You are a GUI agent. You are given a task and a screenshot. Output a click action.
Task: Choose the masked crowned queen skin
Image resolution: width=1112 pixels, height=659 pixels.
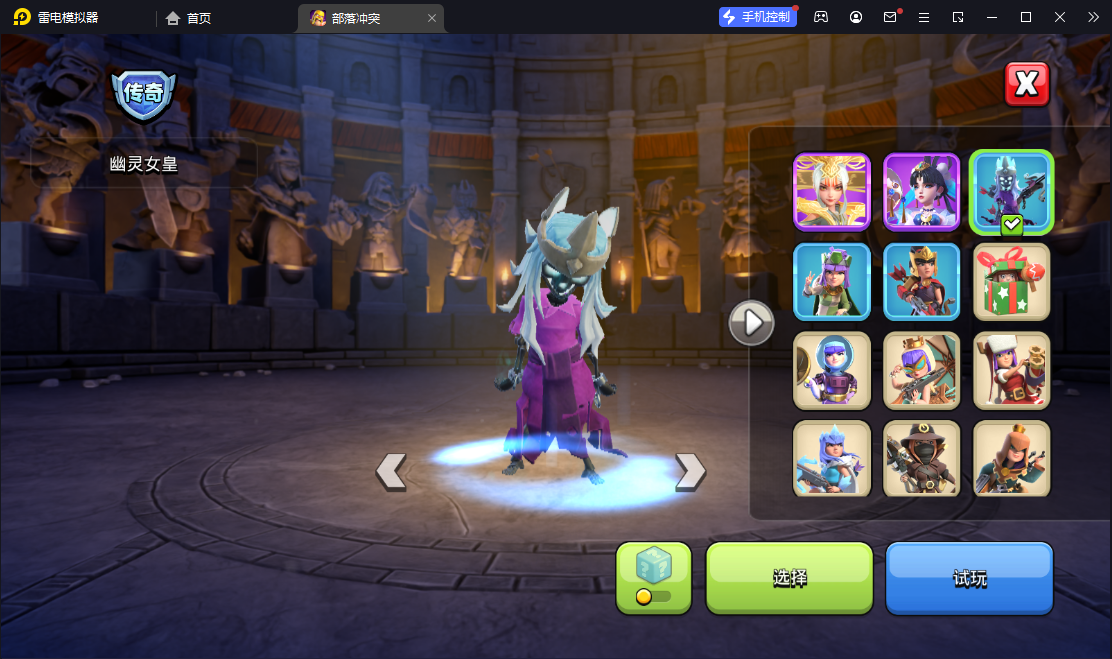coord(921,370)
